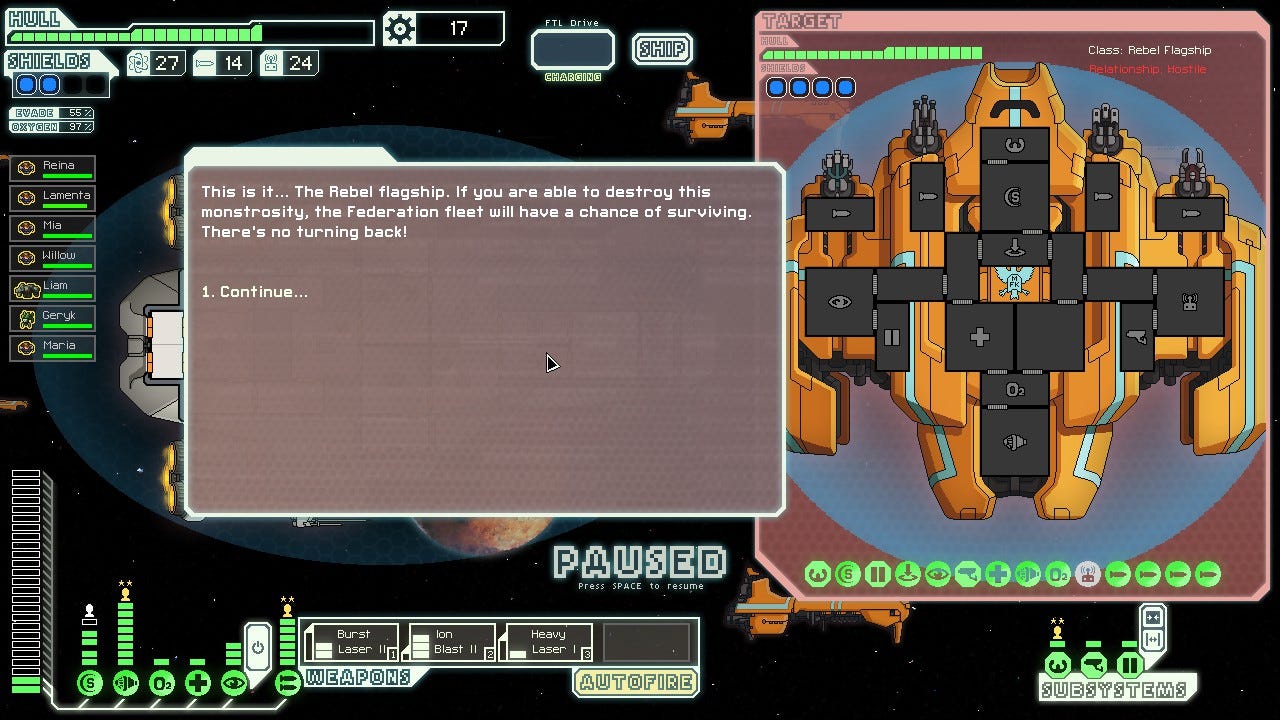1280x720 pixels.
Task: Click the sensors eye system icon
Action: pyautogui.click(x=234, y=684)
